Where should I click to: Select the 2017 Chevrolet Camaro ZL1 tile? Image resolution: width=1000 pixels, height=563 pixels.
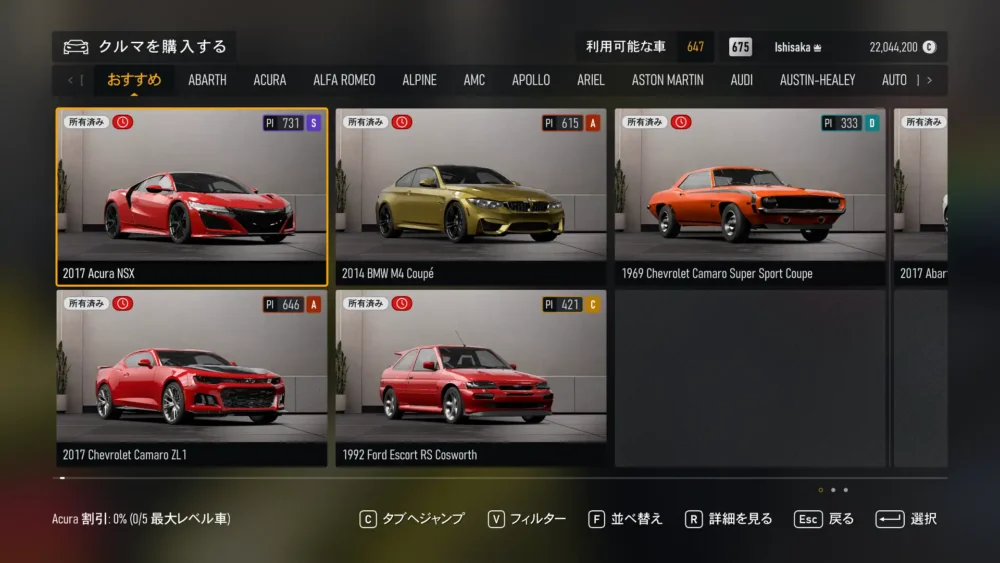click(x=192, y=378)
